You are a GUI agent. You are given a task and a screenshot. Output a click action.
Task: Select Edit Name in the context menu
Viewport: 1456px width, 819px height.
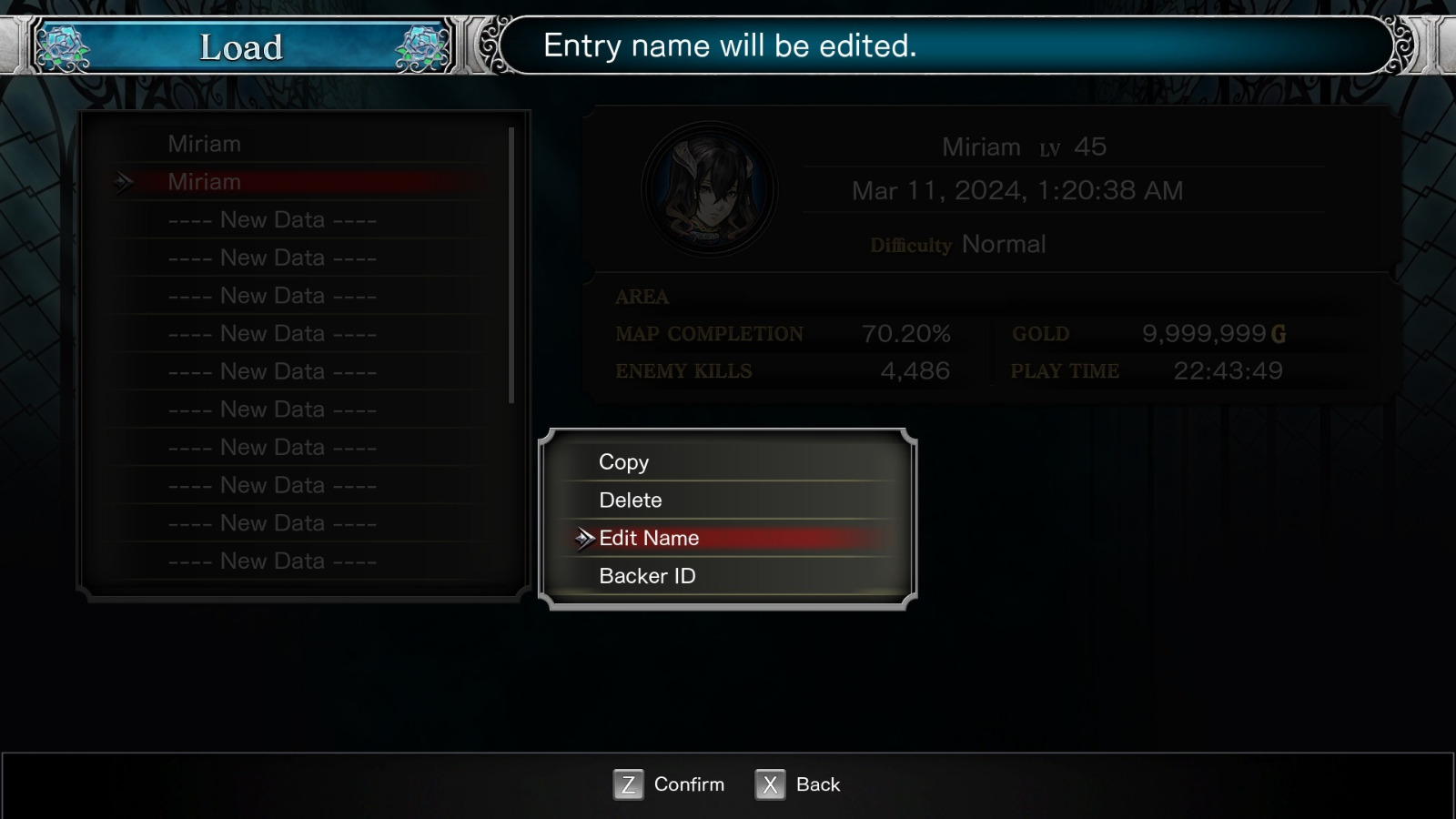click(648, 538)
